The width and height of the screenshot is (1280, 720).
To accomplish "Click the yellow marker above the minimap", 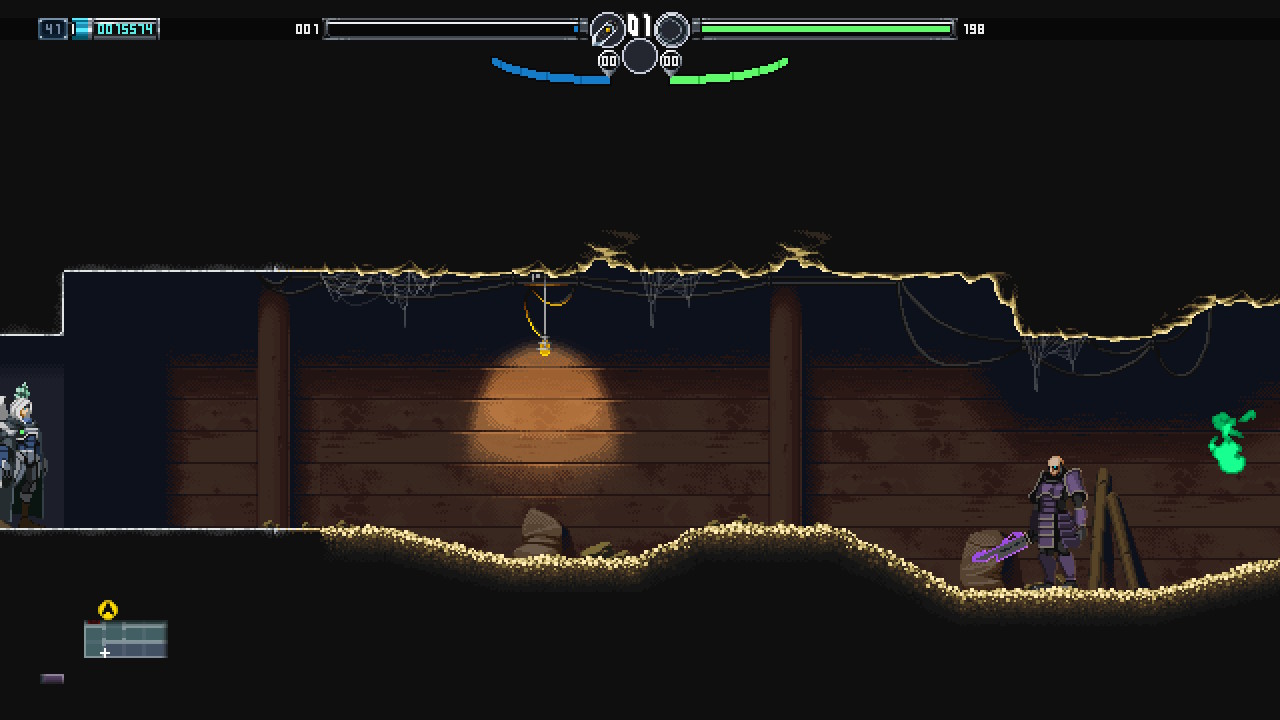I will [108, 609].
